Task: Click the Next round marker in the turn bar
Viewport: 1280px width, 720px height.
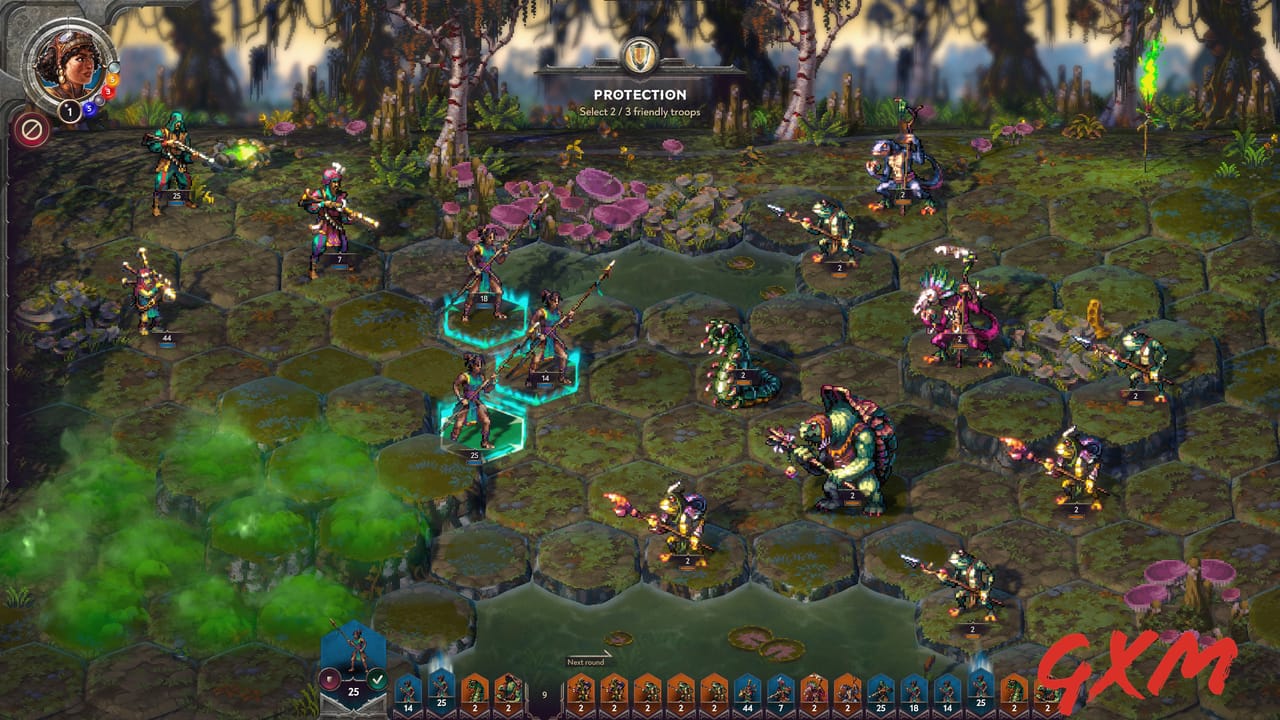Action: pos(585,661)
